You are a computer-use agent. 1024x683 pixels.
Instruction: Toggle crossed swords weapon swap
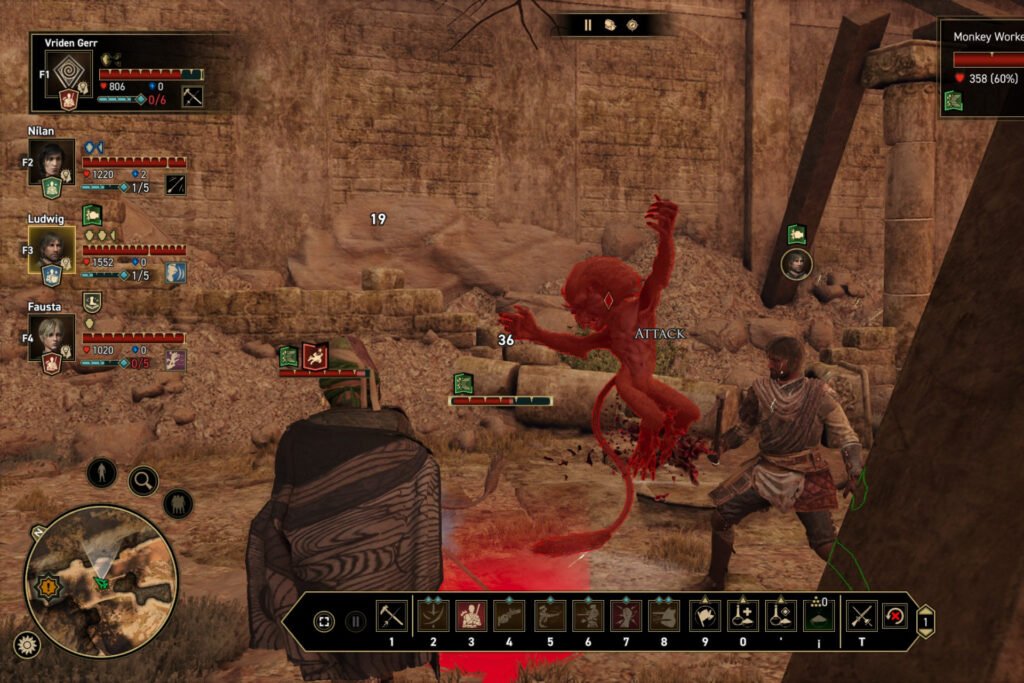[x=861, y=616]
